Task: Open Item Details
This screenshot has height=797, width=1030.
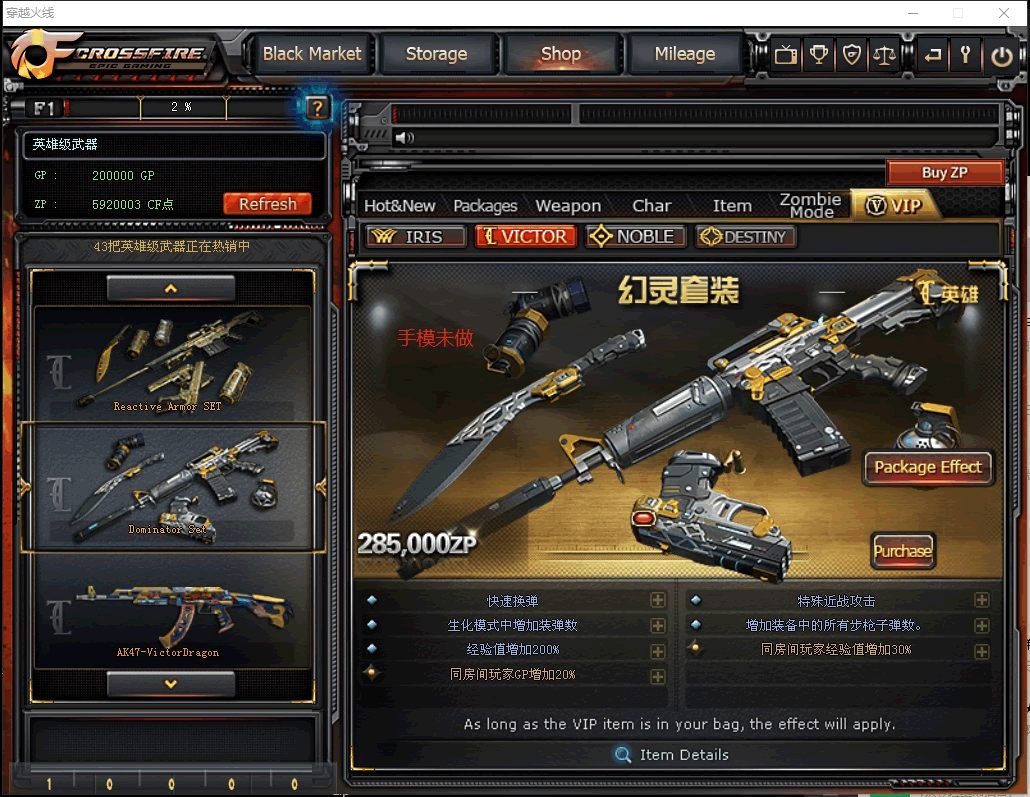Action: (x=672, y=755)
